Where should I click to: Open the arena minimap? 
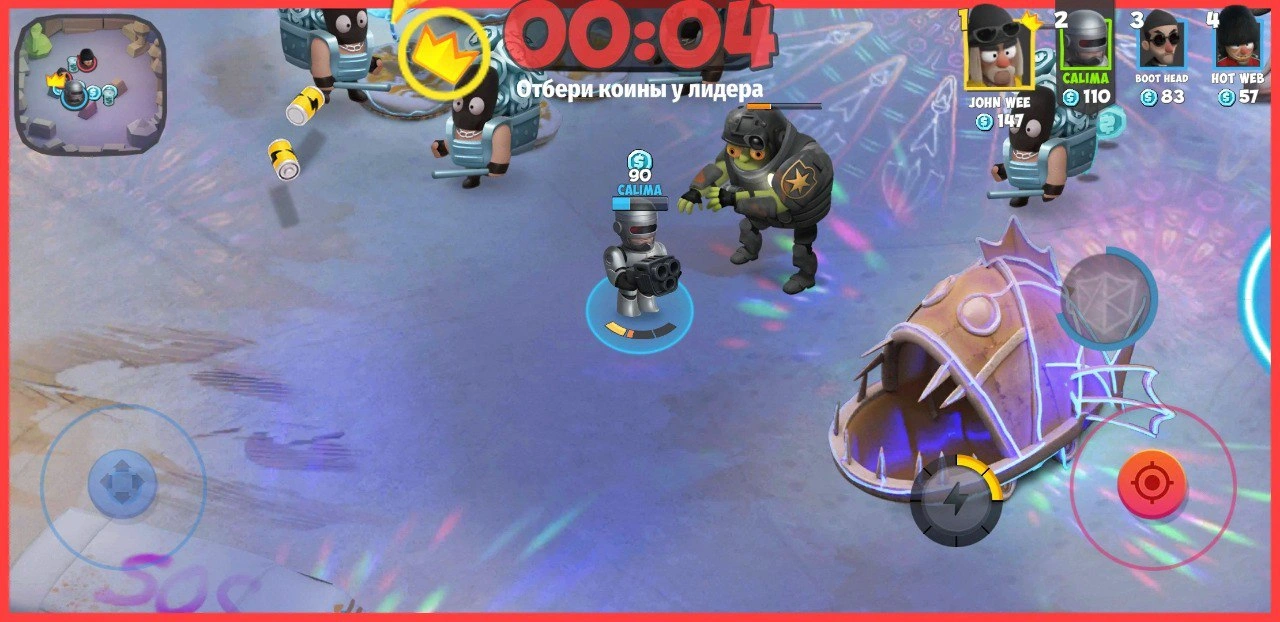coord(90,84)
